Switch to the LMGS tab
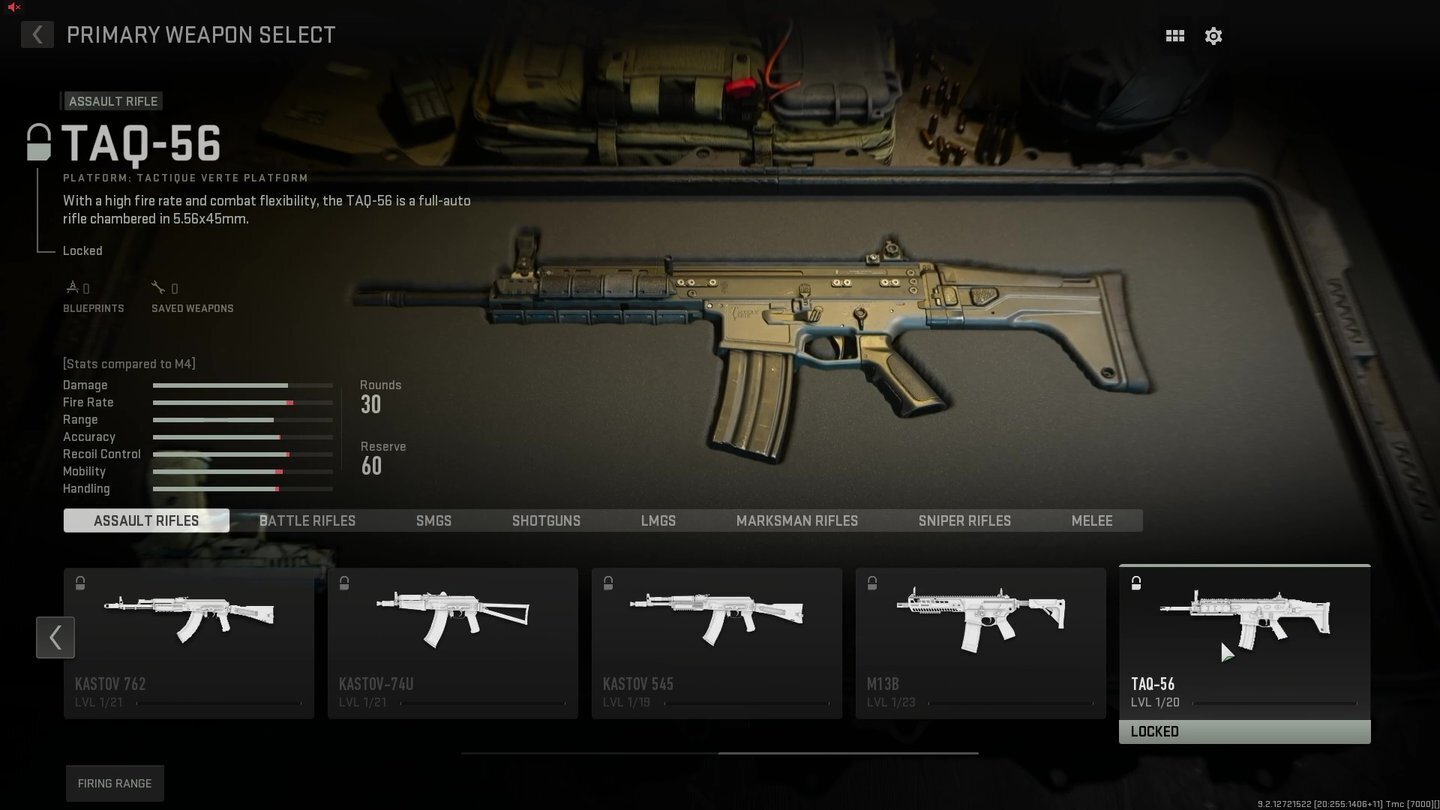 [658, 520]
